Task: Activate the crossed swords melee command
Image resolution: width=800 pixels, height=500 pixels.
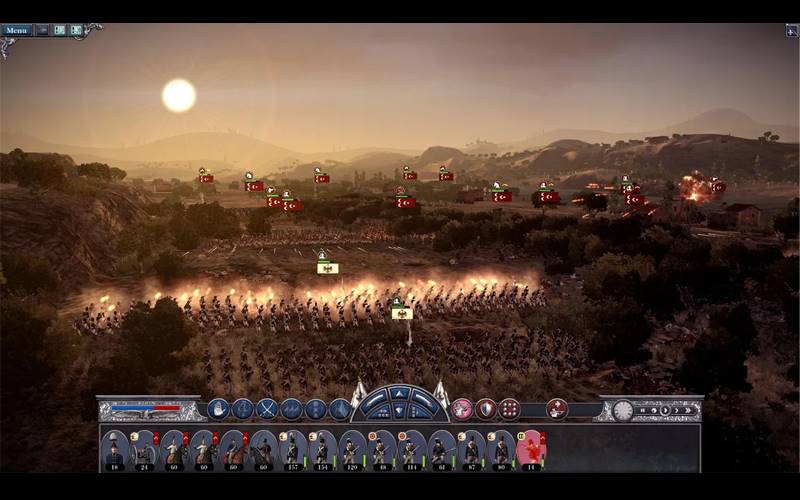Action: click(267, 408)
